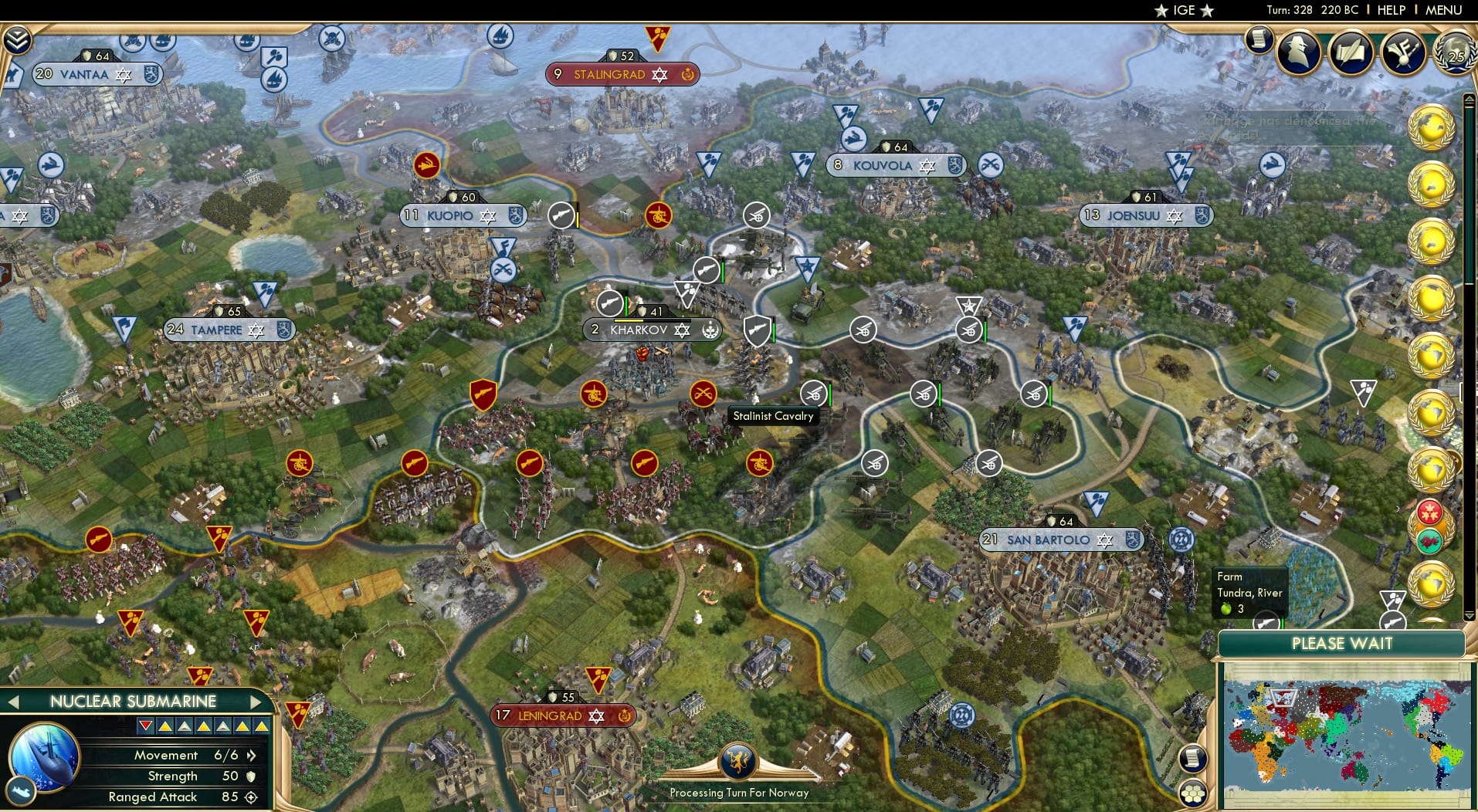The width and height of the screenshot is (1478, 812).
Task: Open the Economic Overview scroll icon
Action: point(1261,39)
